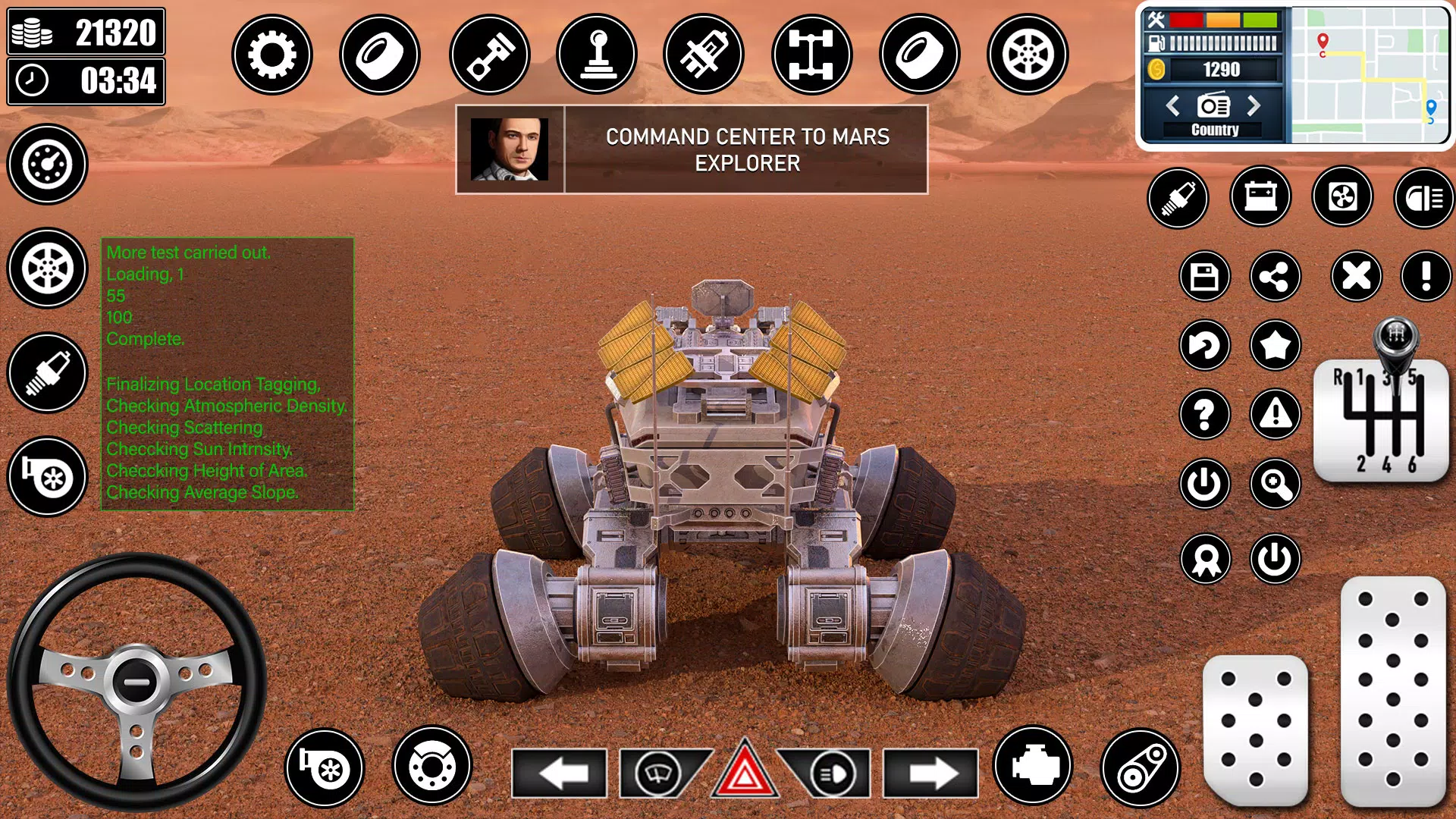Select the engine piston icon

tap(489, 55)
